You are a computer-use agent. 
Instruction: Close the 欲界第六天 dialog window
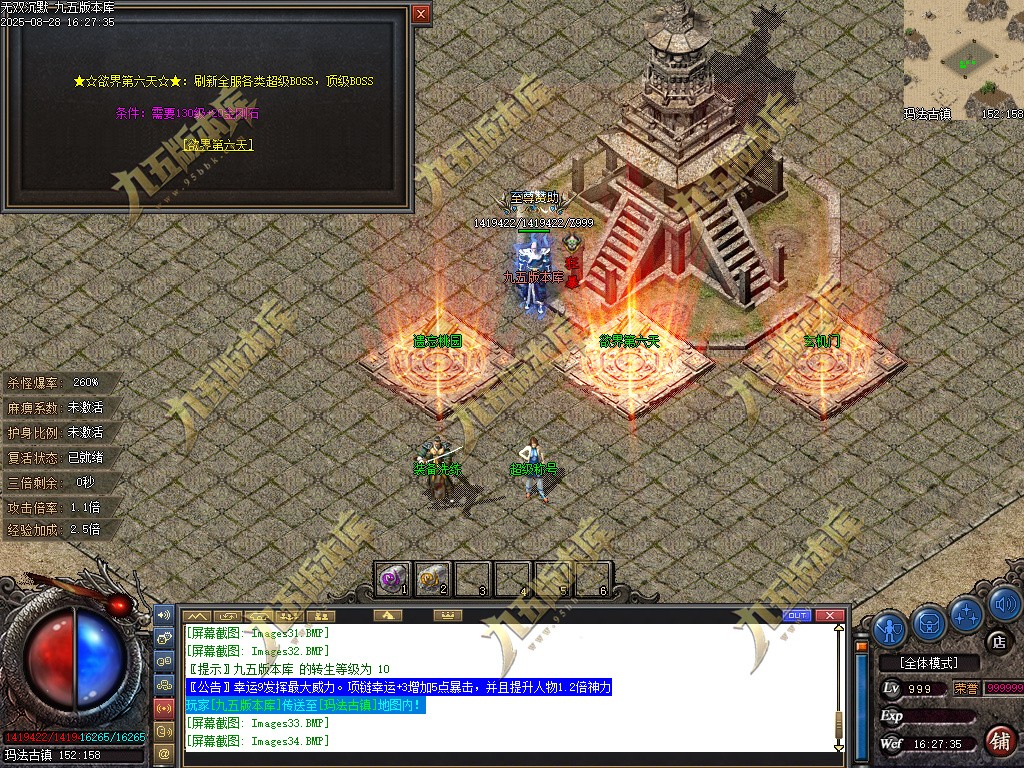[421, 13]
